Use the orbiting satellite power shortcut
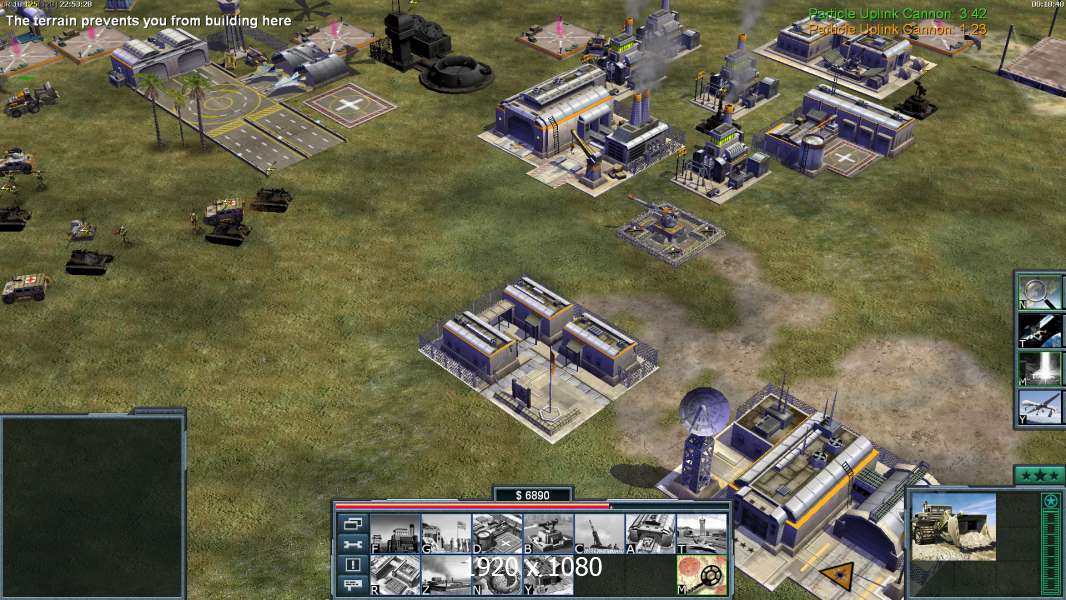The image size is (1066, 600). coord(1041,329)
